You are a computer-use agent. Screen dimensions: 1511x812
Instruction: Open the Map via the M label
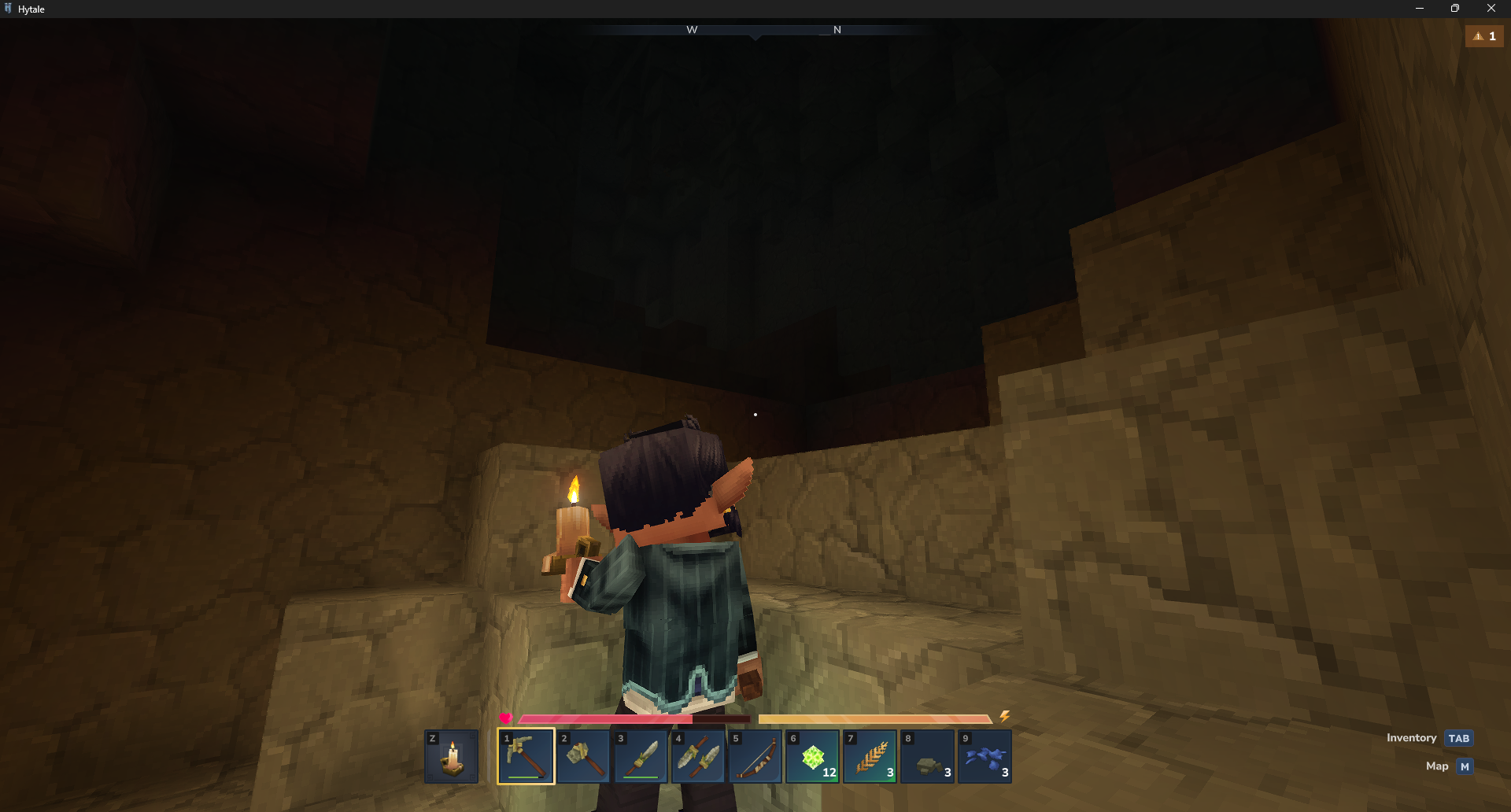click(1464, 766)
